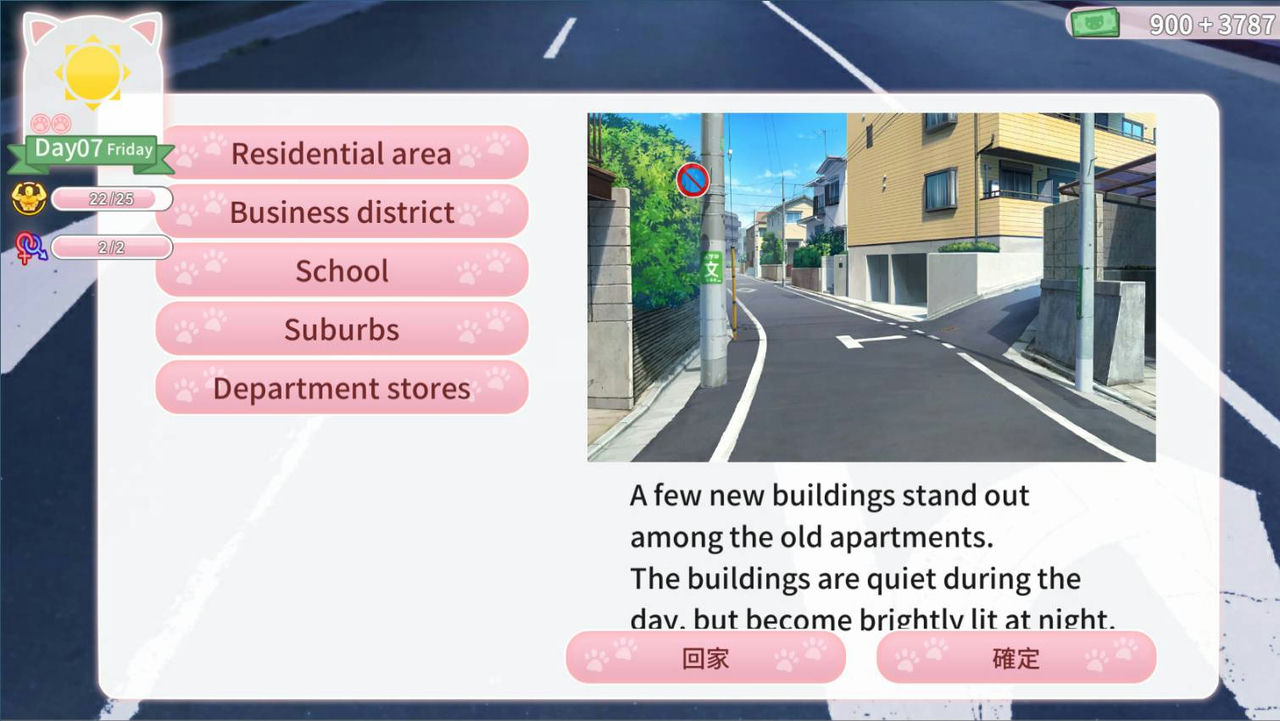1280x721 pixels.
Task: Confirm selection with the 確定 button
Action: 1016,658
